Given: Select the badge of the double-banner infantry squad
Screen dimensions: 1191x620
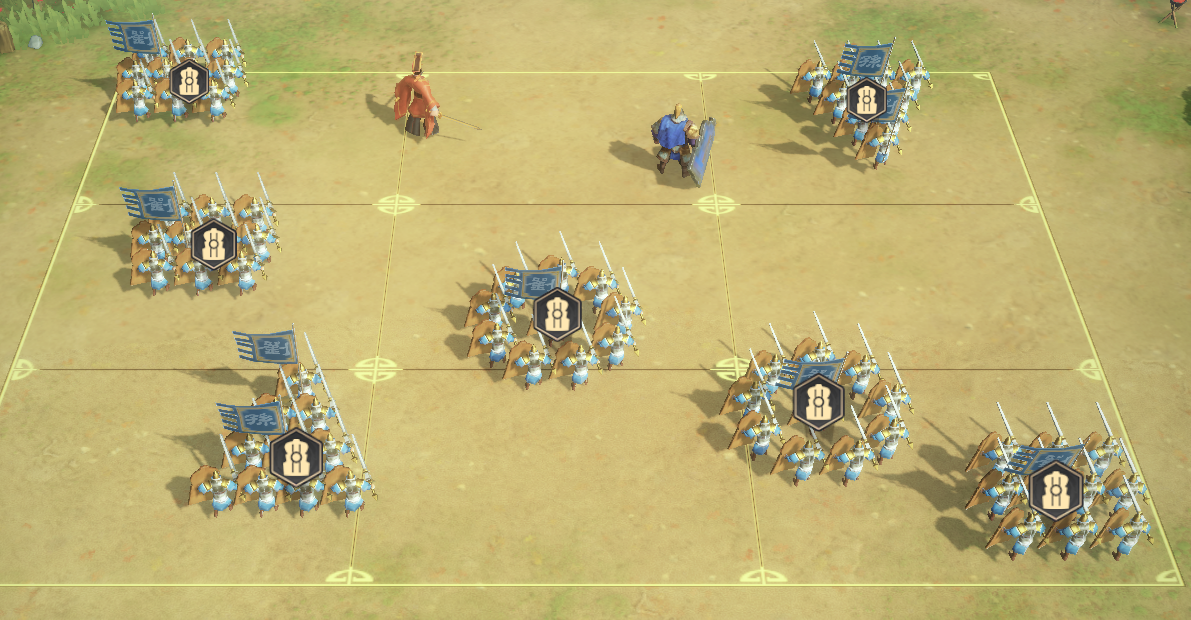Looking at the screenshot, I should 296,458.
